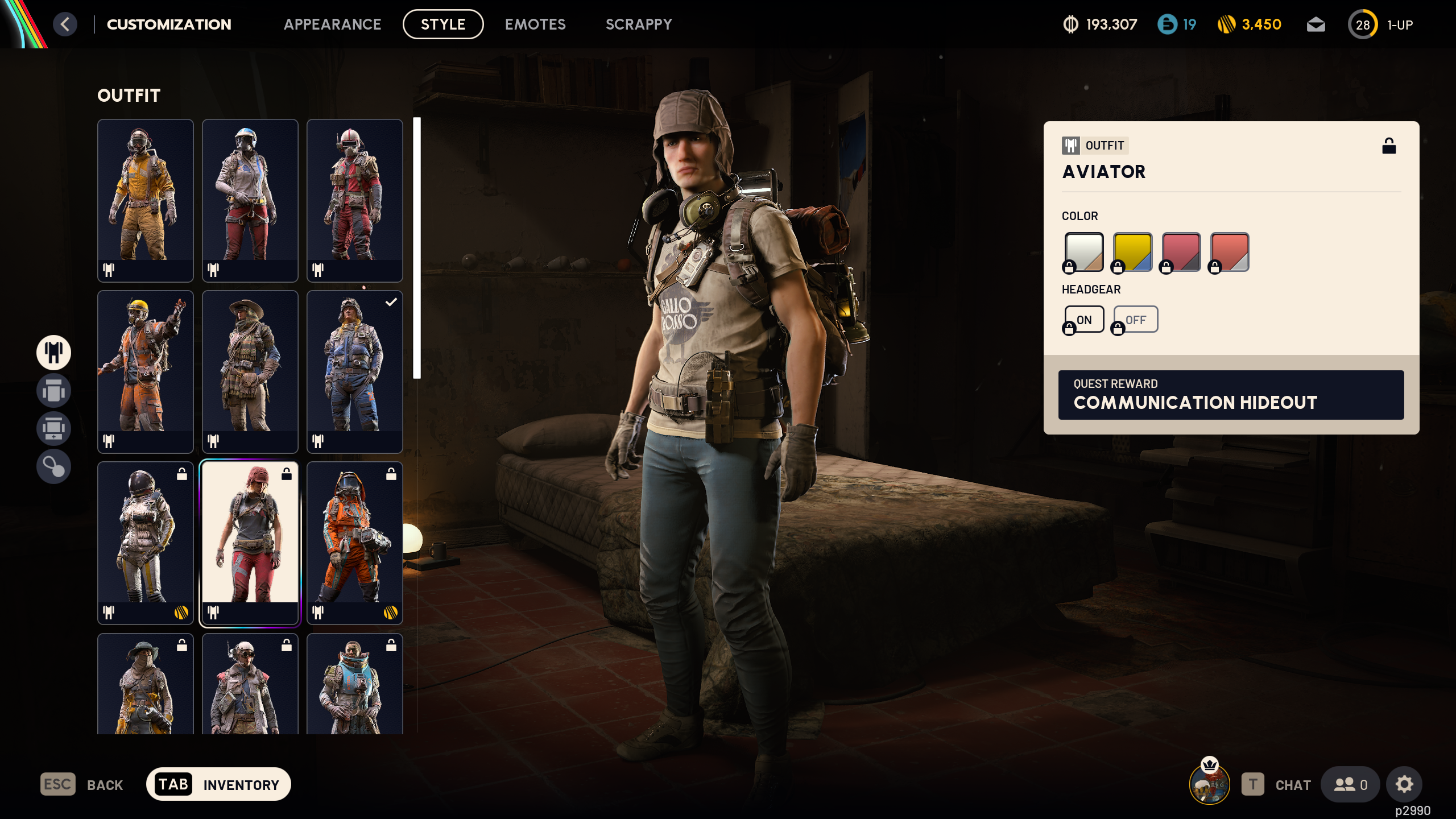This screenshot has width=1456, height=819.
Task: Turn Headgear OFF
Action: (1135, 319)
